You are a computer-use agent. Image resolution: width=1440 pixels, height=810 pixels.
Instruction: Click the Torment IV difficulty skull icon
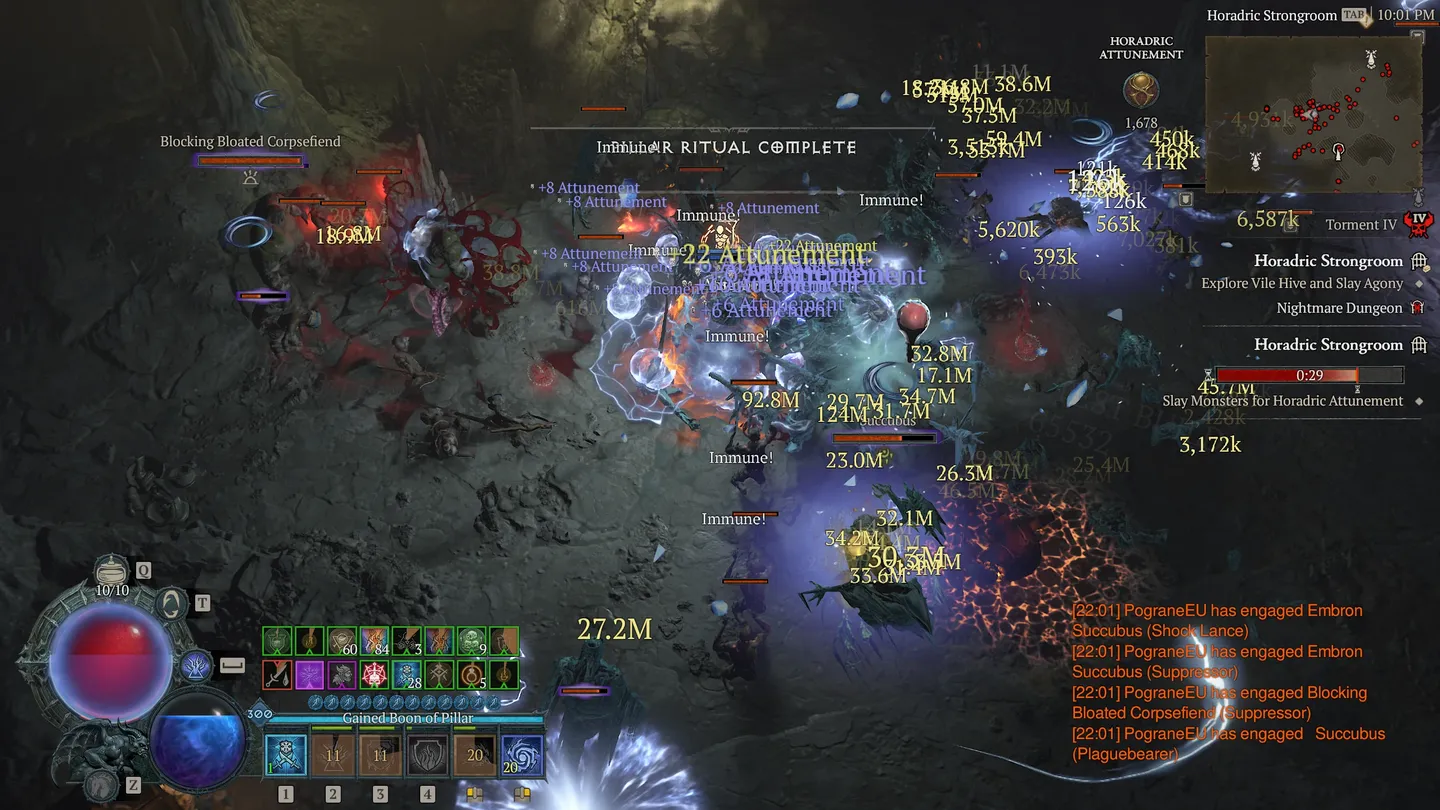[1417, 224]
